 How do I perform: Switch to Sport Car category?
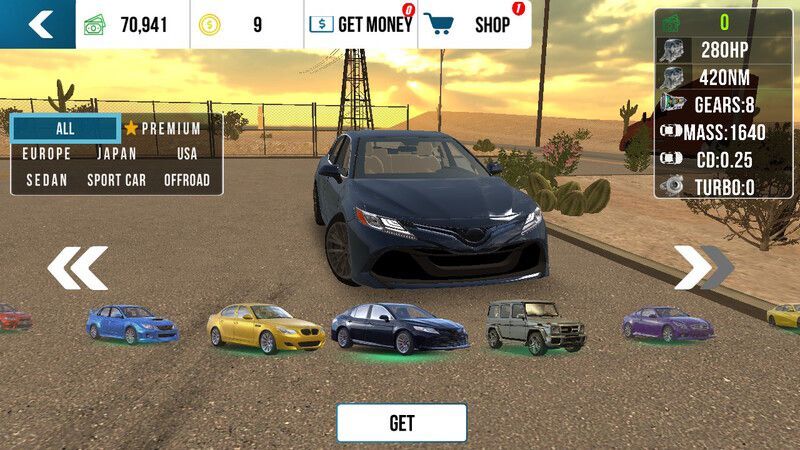(x=116, y=180)
